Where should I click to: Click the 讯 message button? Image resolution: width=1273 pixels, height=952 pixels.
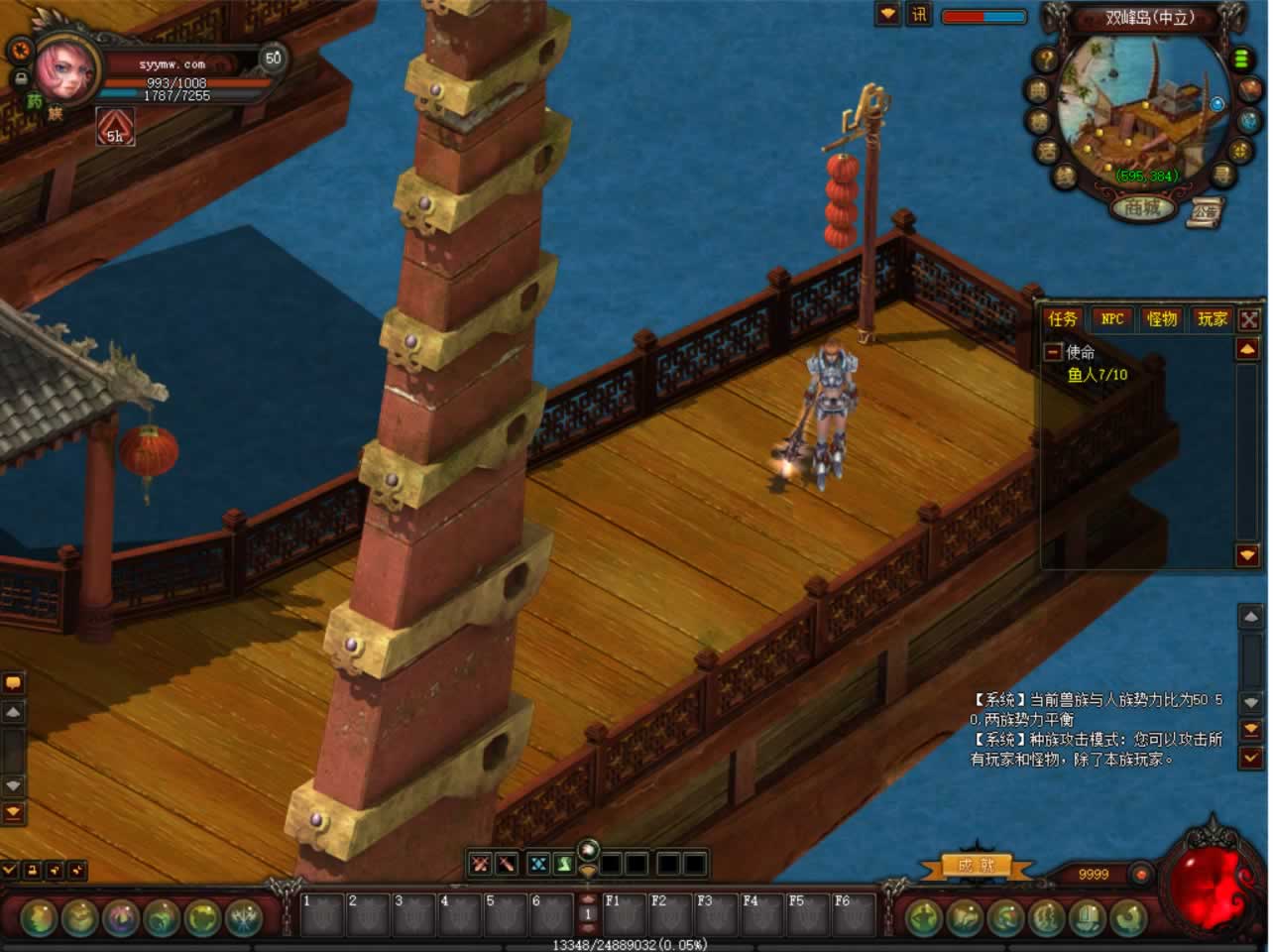(919, 15)
